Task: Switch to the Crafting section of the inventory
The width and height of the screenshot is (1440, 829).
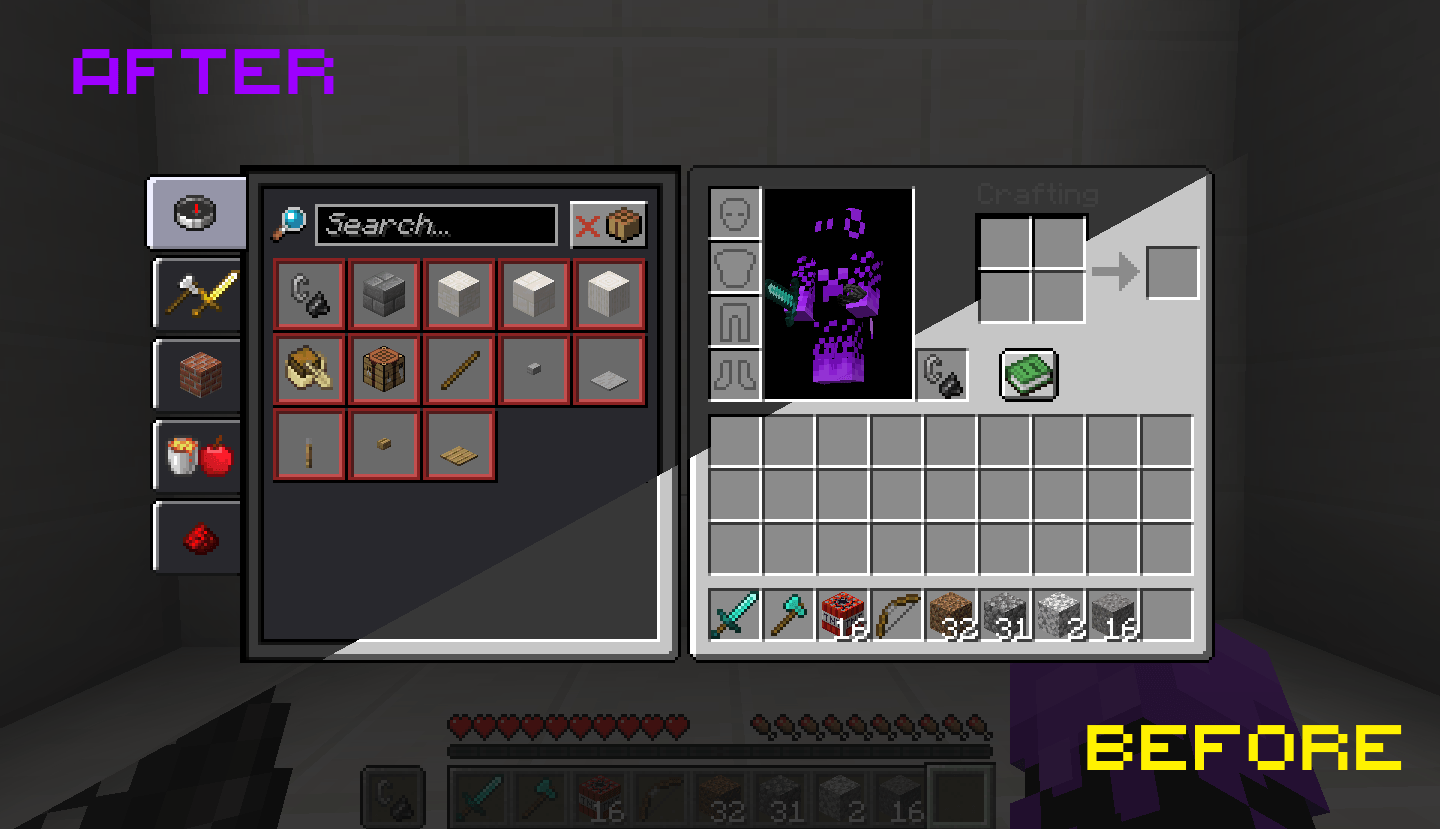Action: pyautogui.click(x=1035, y=195)
